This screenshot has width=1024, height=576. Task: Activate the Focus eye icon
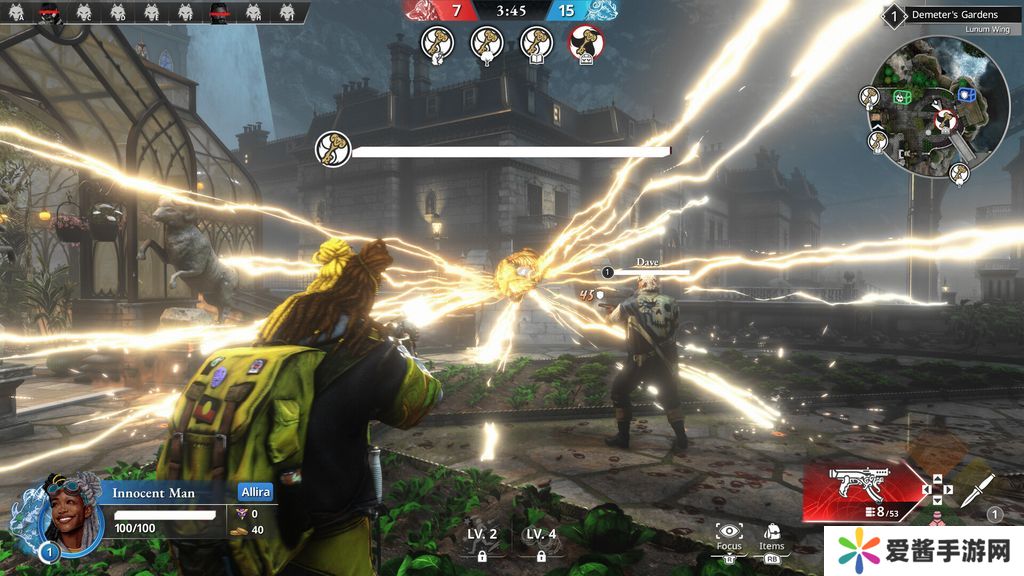[x=728, y=533]
